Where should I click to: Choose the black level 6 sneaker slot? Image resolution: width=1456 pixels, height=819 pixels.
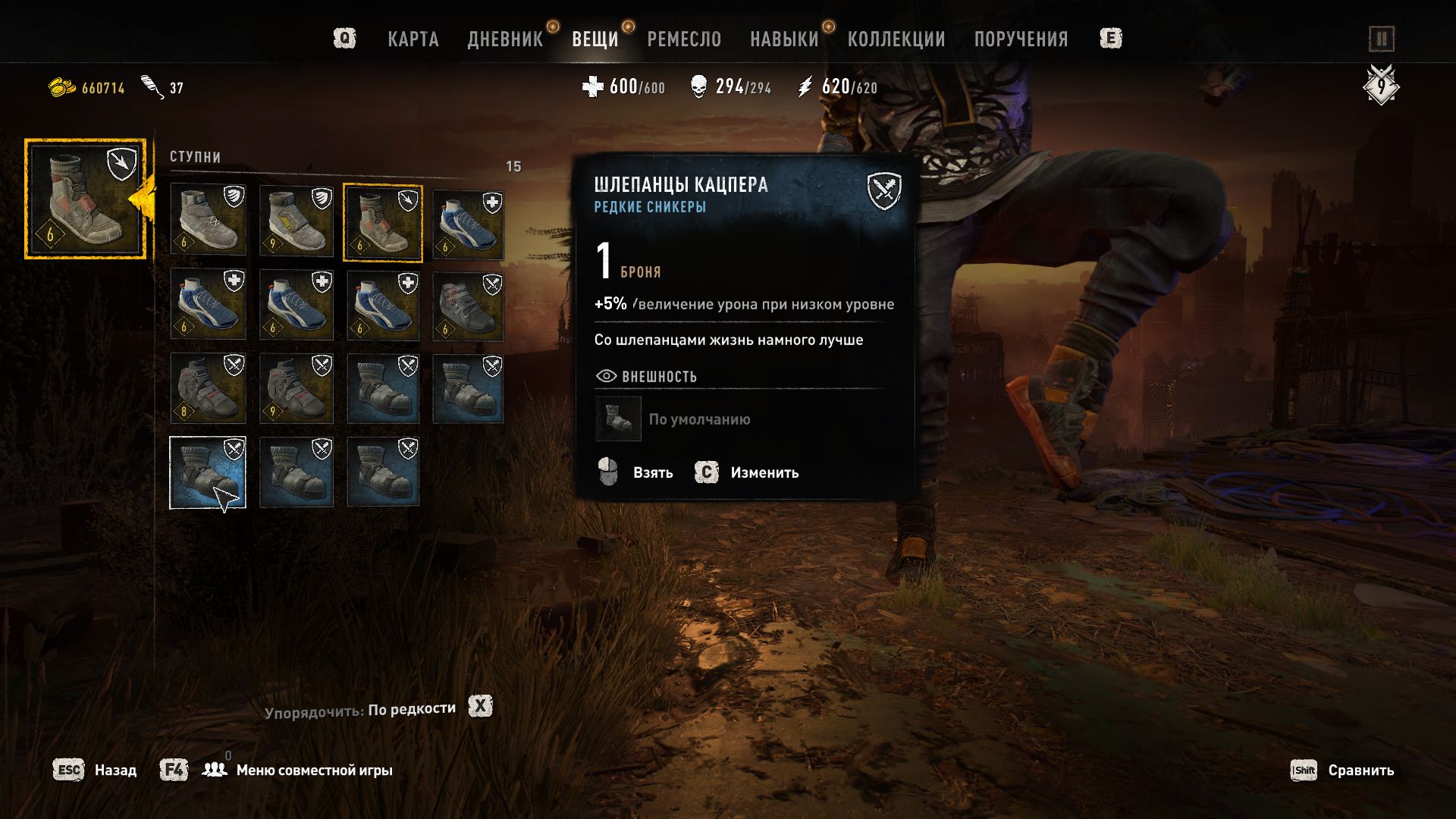coord(467,305)
